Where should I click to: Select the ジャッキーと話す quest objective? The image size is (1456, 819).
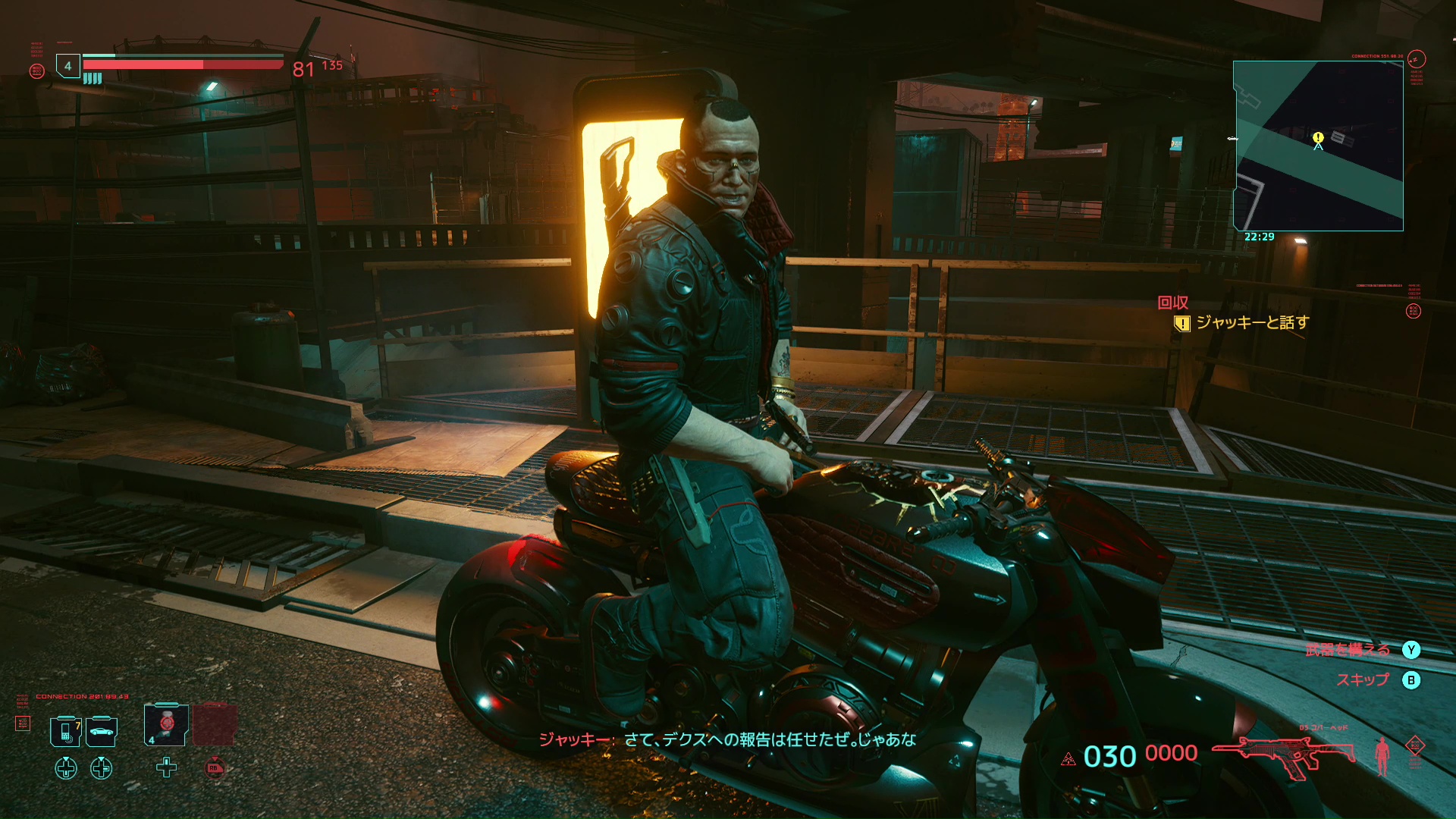[x=1252, y=323]
